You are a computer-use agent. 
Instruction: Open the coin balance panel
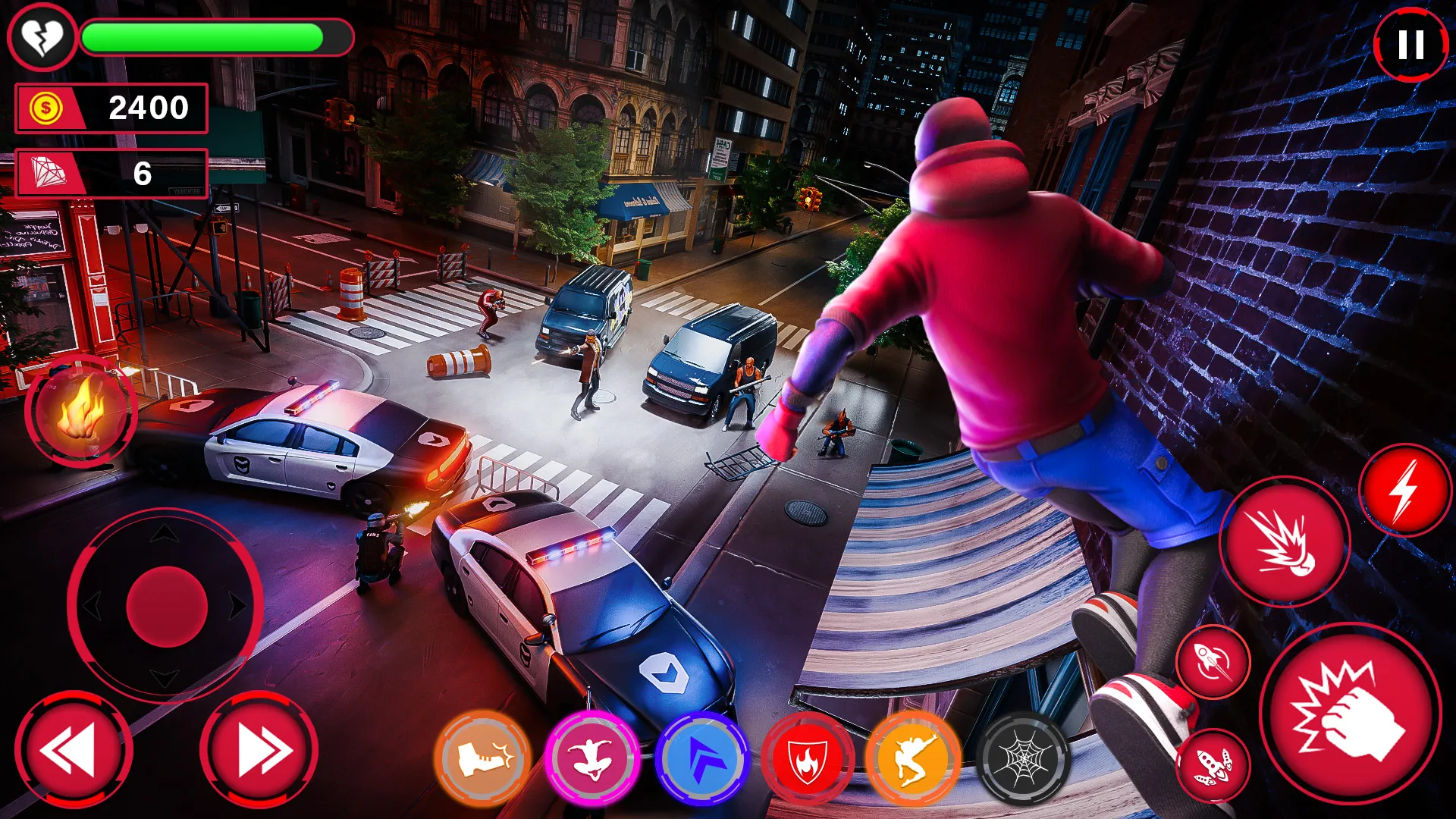[x=112, y=108]
